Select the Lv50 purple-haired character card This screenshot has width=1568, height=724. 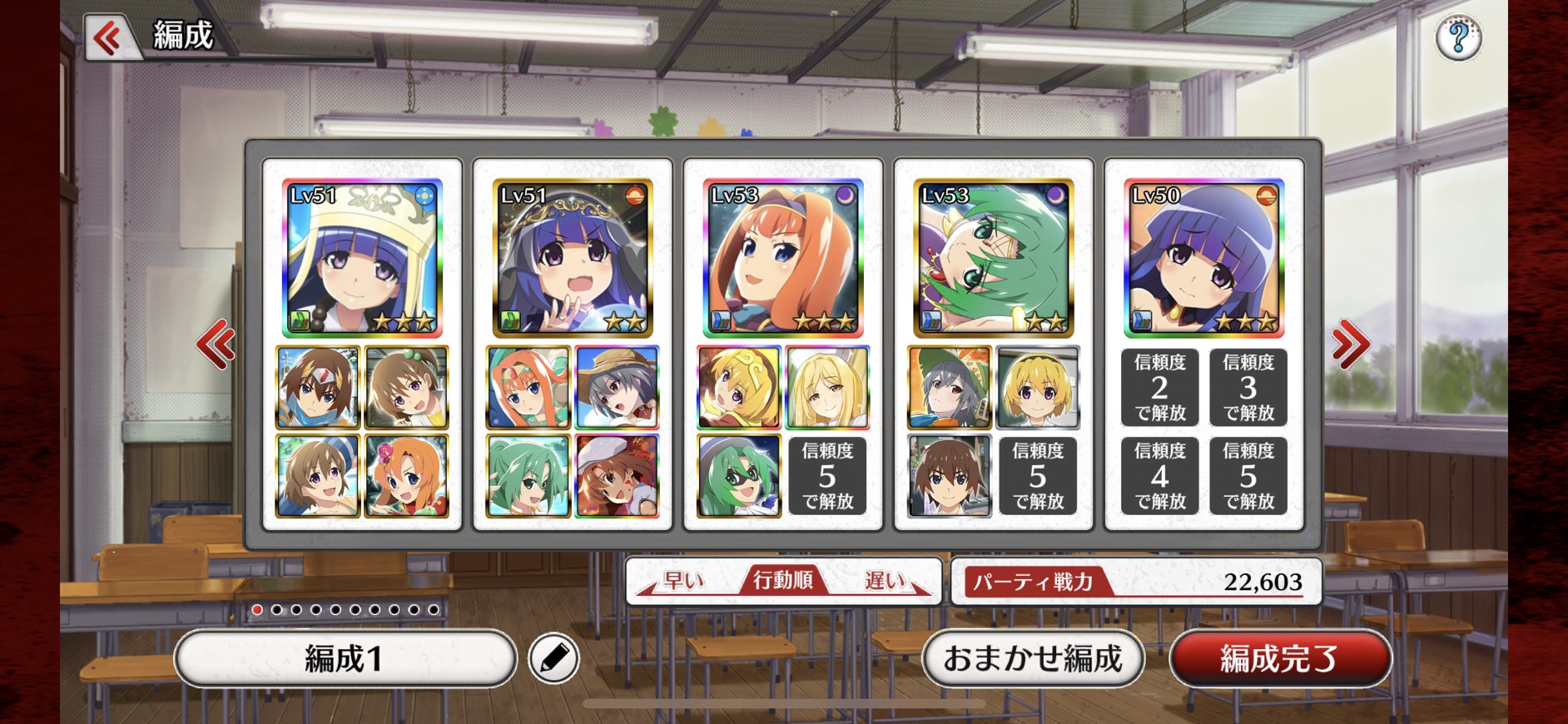click(1204, 258)
